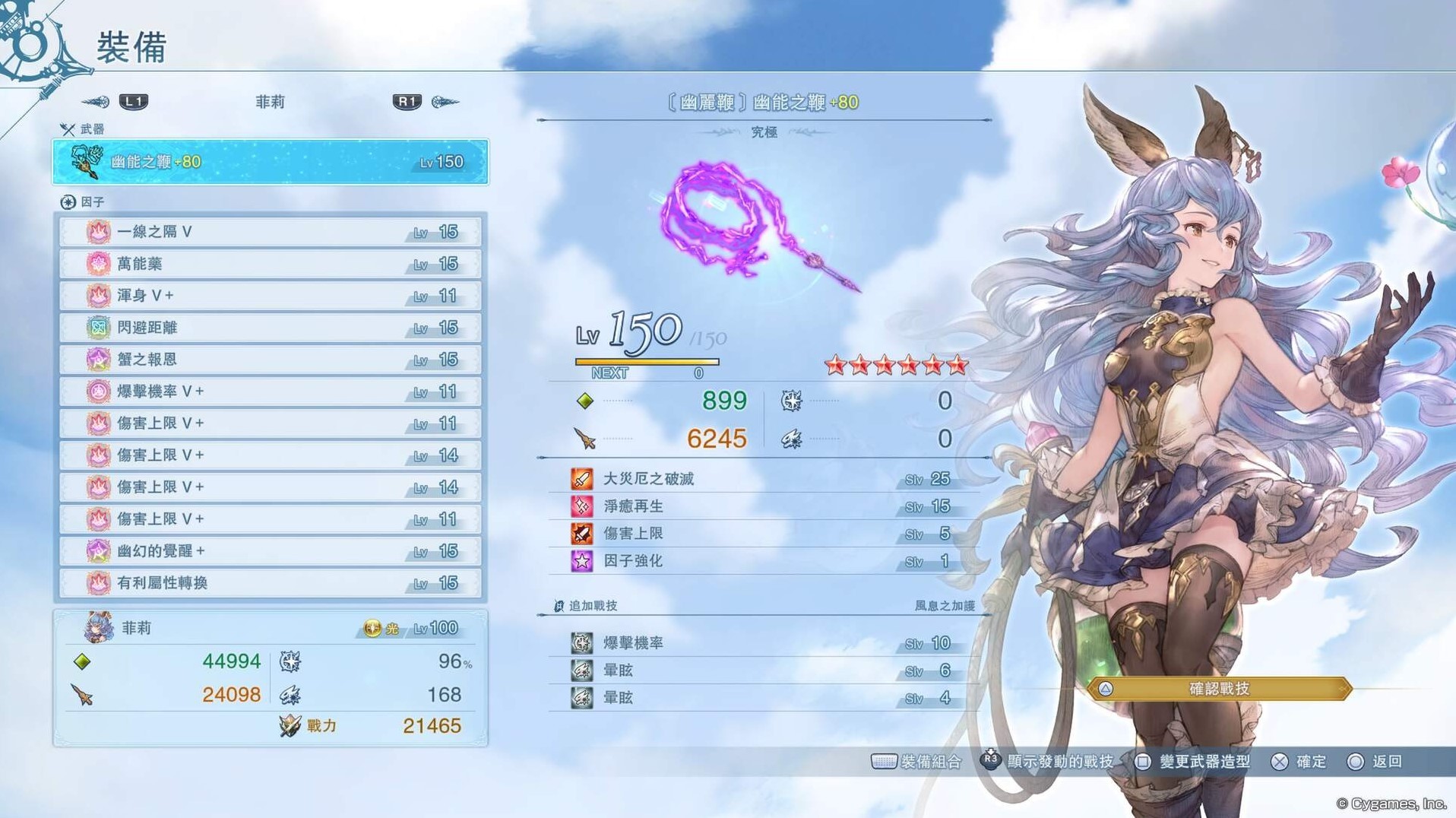The image size is (1456, 818).
Task: Select the weapon icon next to 武器 header
Action: point(68,130)
